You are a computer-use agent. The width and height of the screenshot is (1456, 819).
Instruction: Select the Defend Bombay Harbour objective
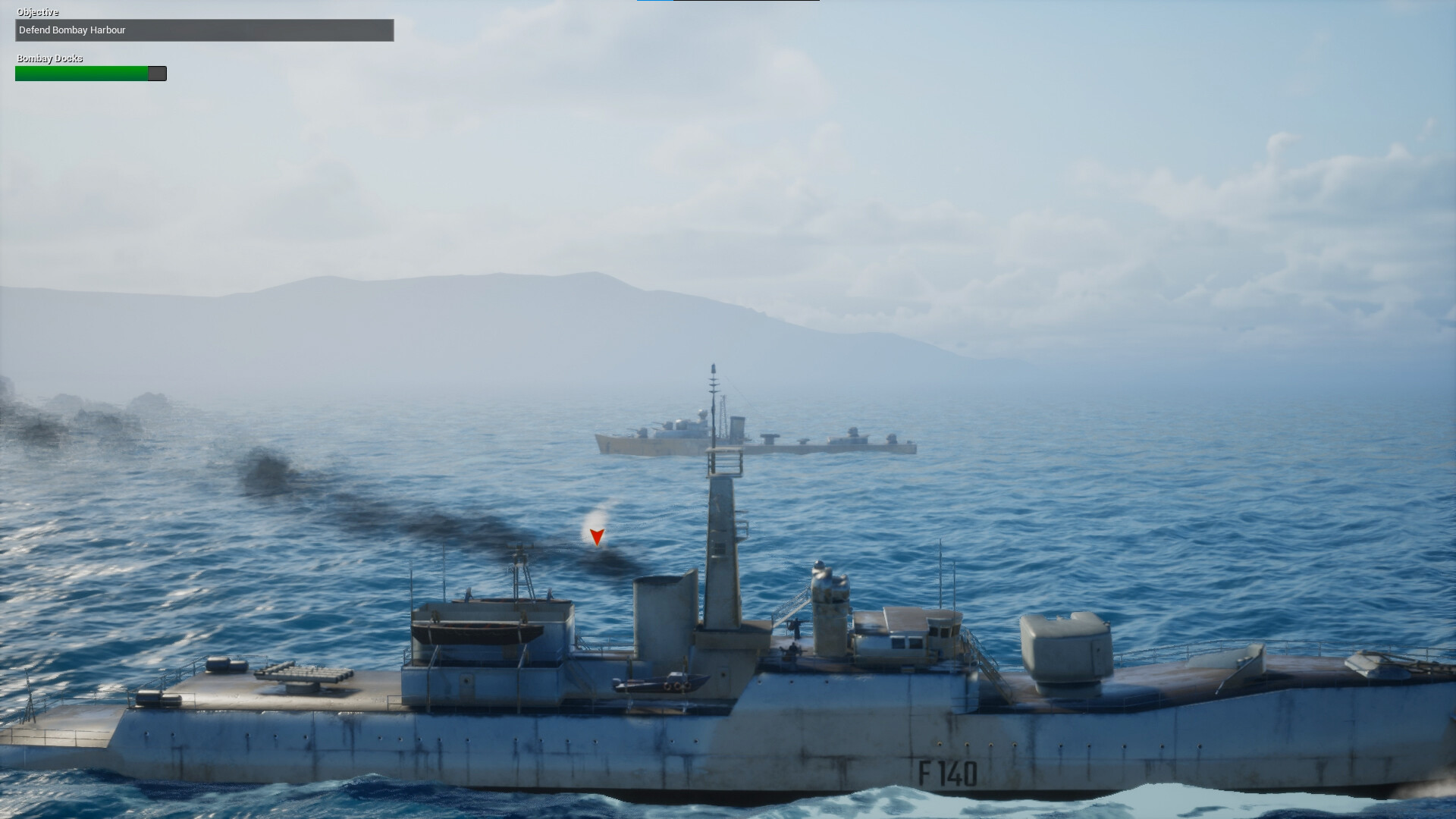(x=204, y=30)
